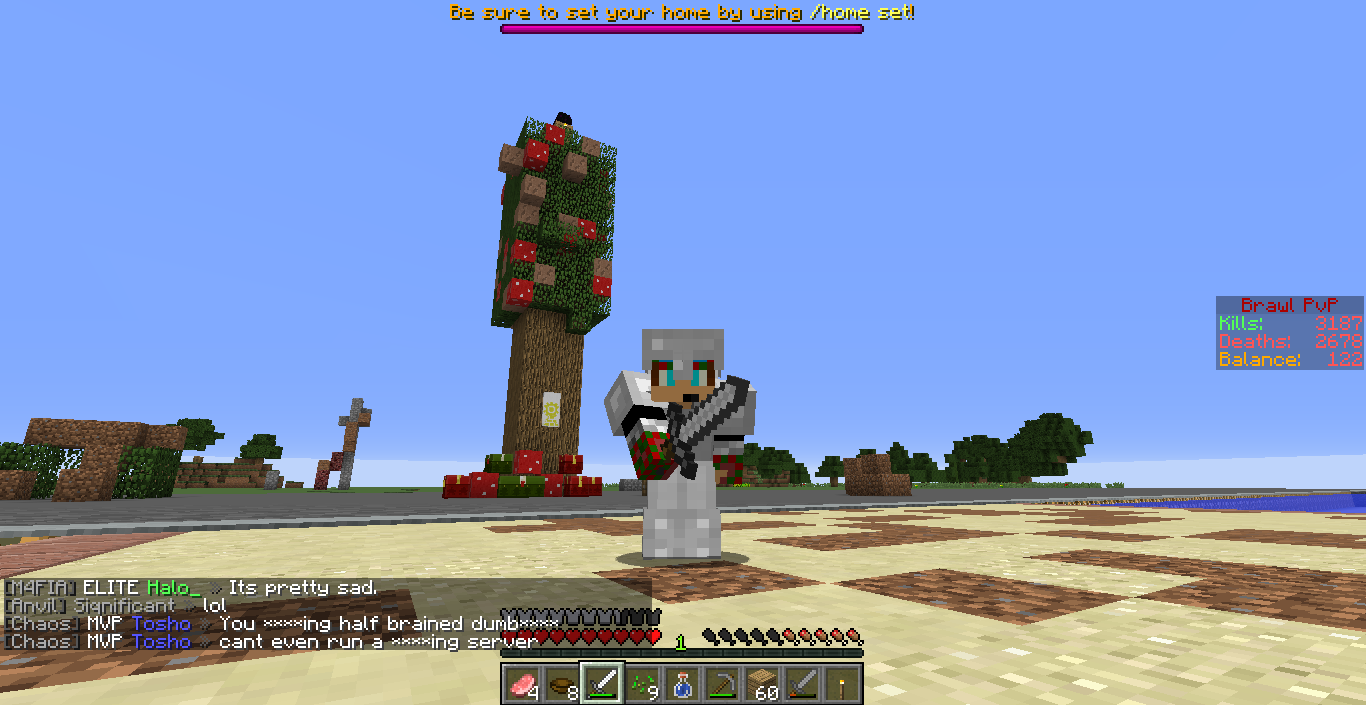Pick the blue potion bottle slot
The image size is (1366, 705).
(682, 684)
